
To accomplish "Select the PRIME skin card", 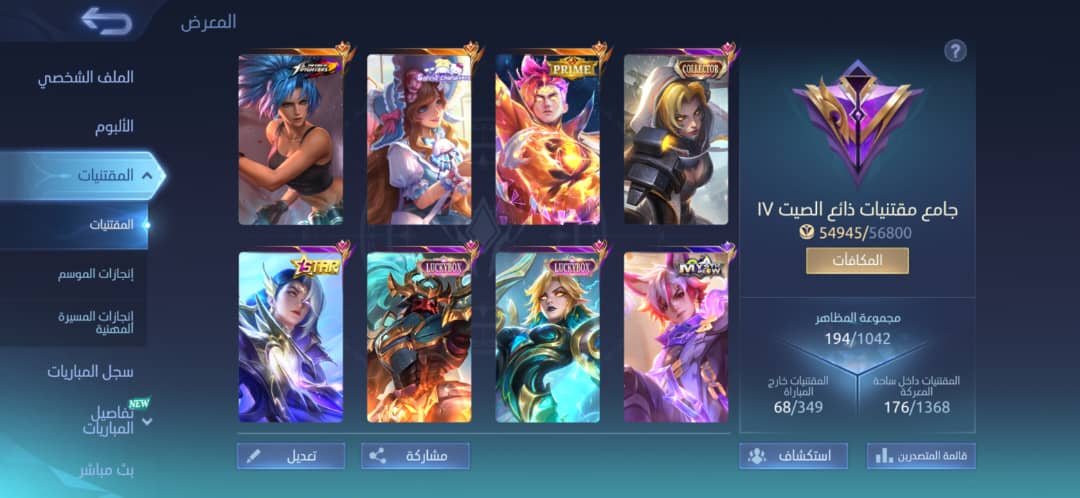I will click(547, 139).
